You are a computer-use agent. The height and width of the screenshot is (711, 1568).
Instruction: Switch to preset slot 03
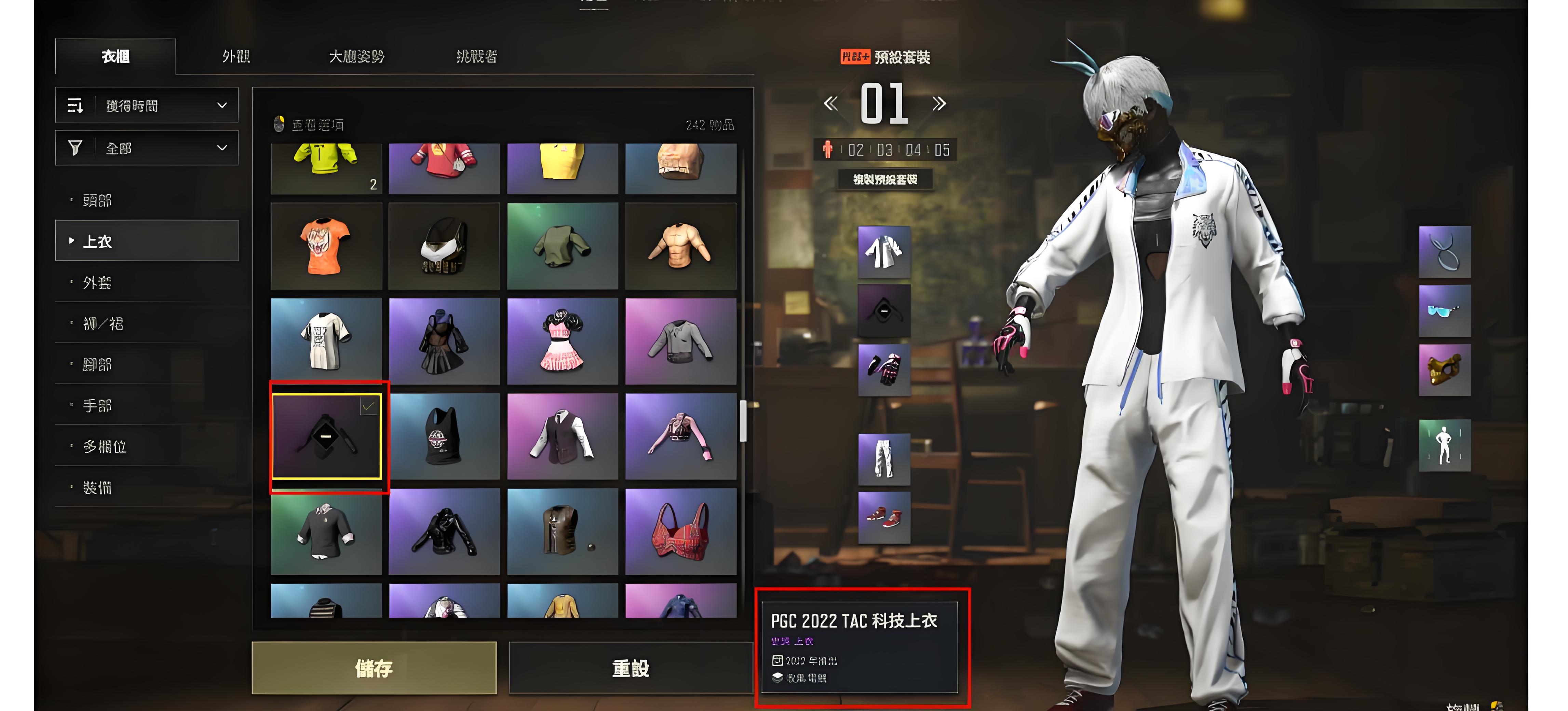pyautogui.click(x=884, y=150)
